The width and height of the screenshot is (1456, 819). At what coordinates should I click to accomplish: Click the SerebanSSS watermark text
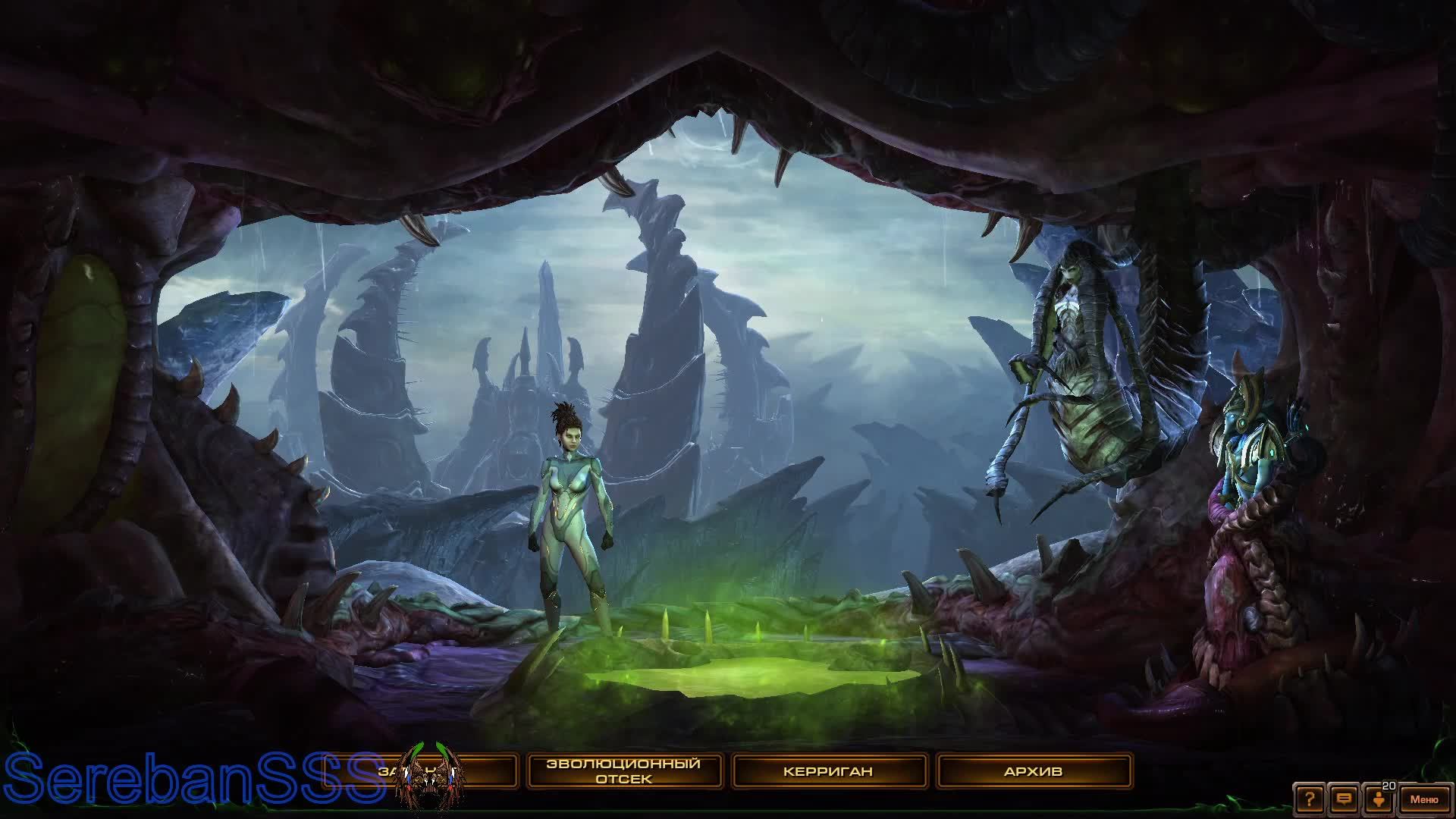190,776
